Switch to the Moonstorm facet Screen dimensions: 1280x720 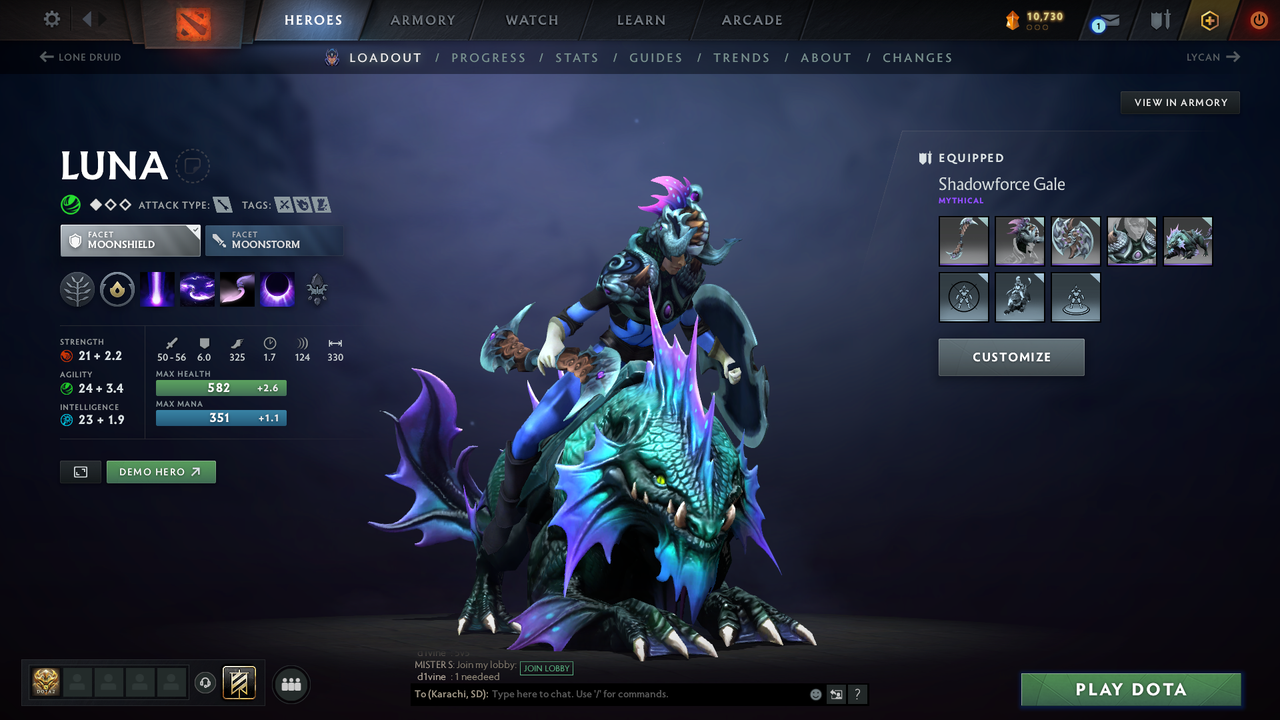pyautogui.click(x=274, y=240)
